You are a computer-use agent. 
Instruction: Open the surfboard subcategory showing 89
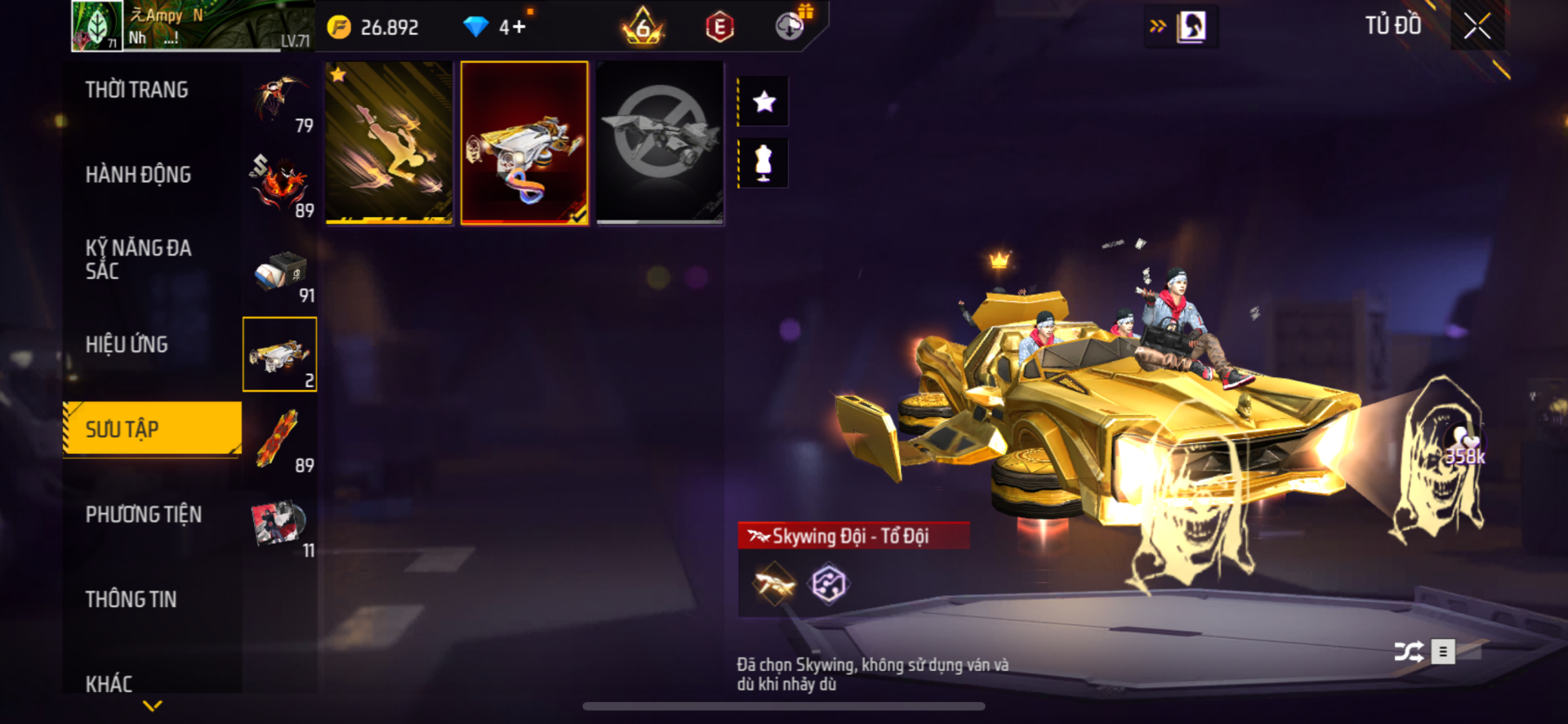pyautogui.click(x=279, y=442)
